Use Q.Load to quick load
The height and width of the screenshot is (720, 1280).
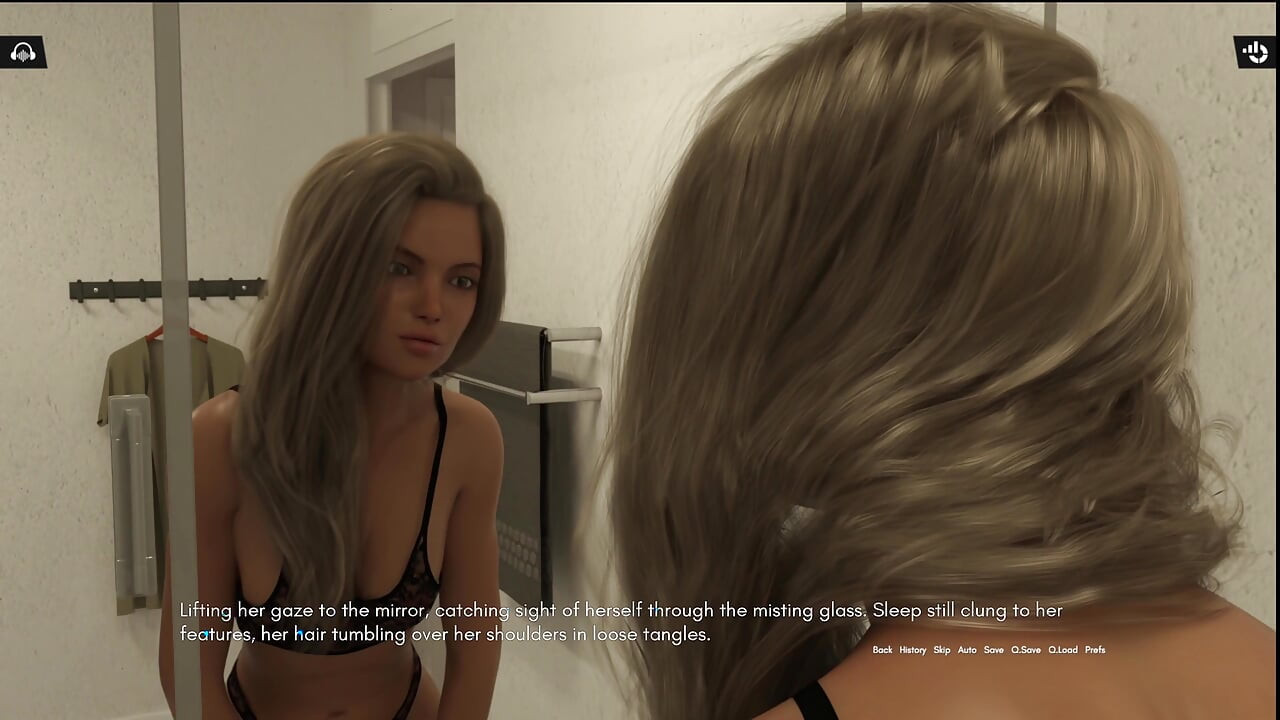coord(1063,650)
